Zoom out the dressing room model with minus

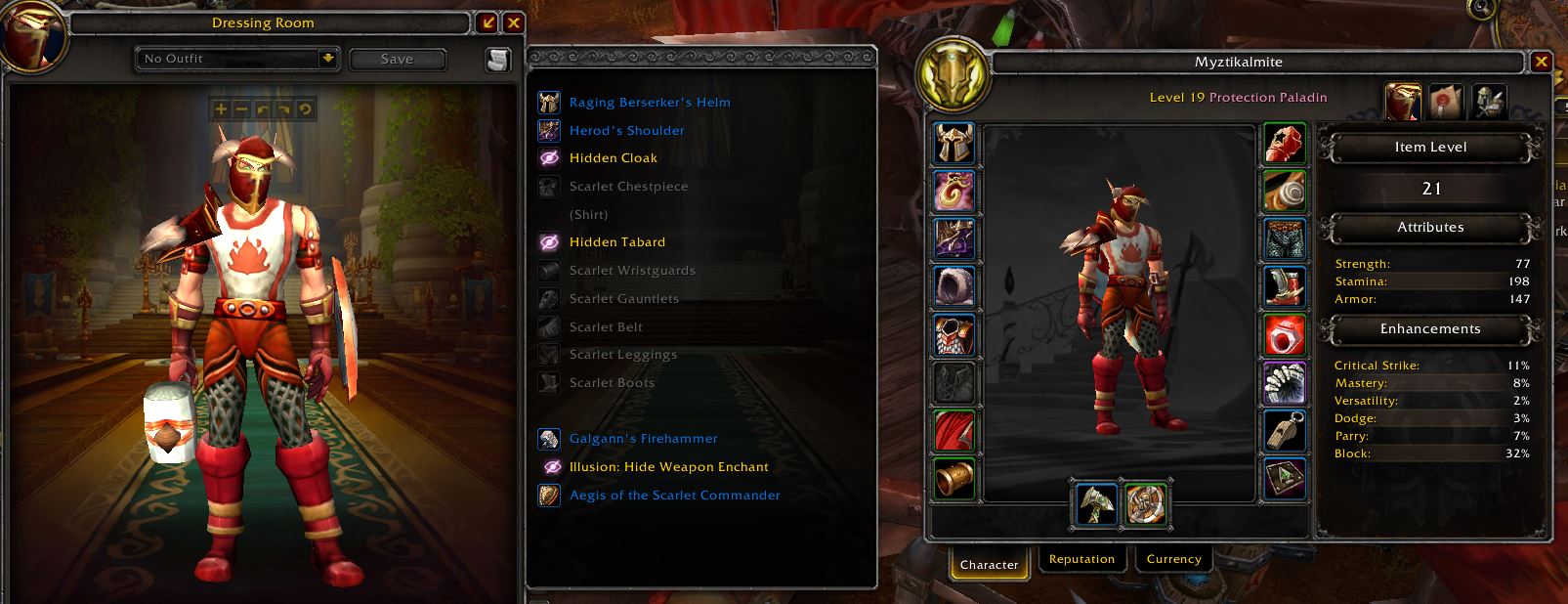[x=242, y=109]
